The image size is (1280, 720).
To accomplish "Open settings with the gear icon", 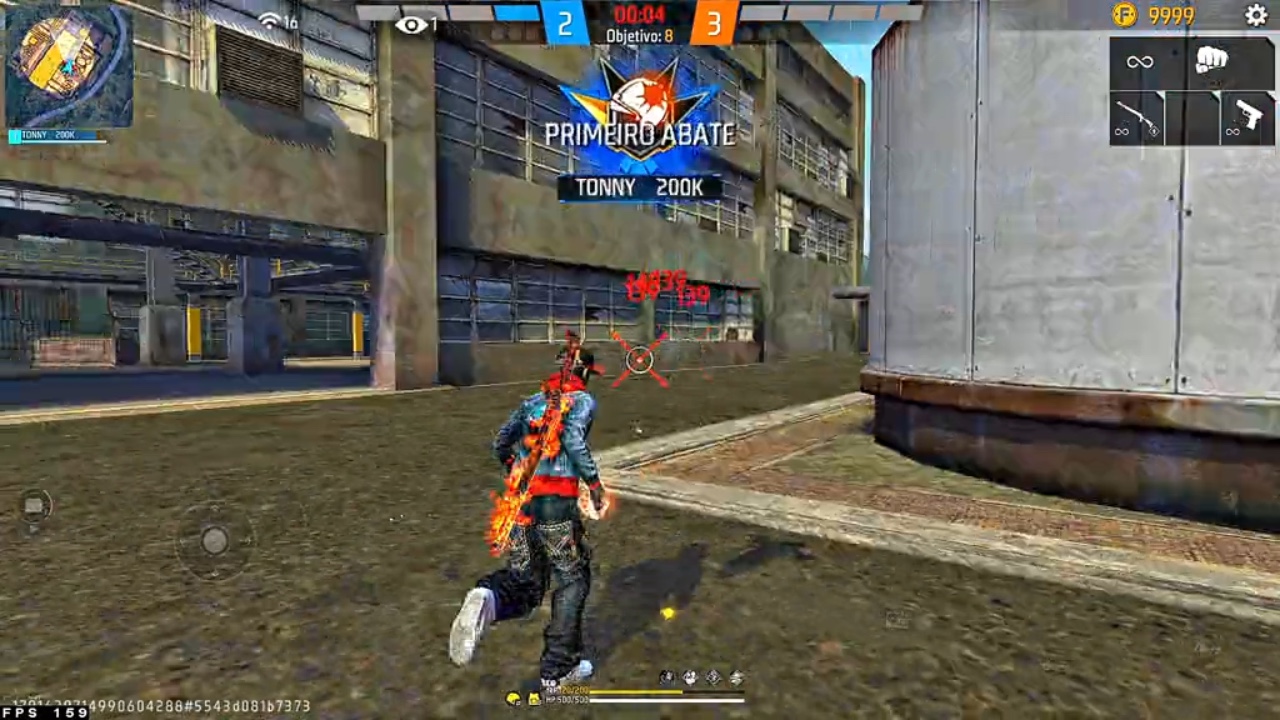I will [x=1256, y=15].
